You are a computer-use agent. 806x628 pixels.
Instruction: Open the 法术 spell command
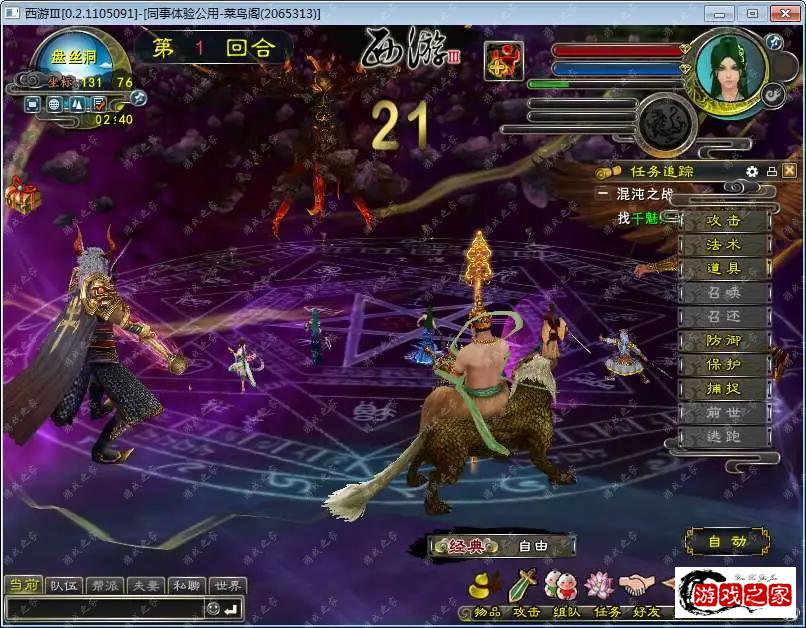click(723, 245)
